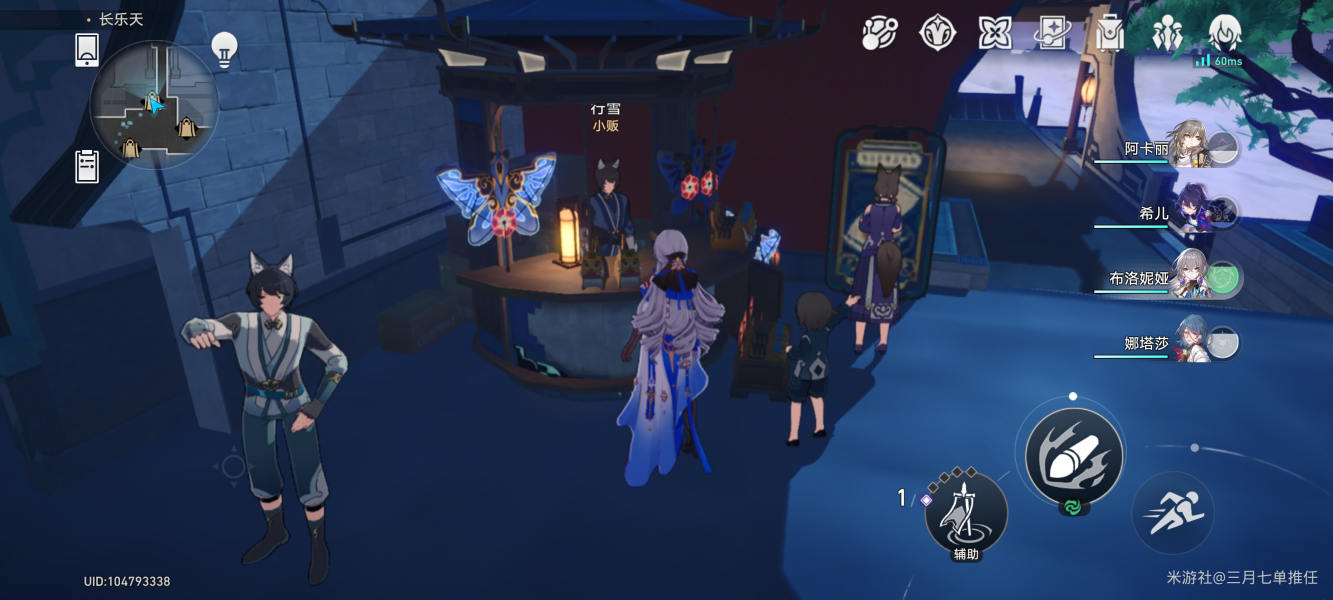Image resolution: width=1333 pixels, height=600 pixels.
Task: Open the backpack inventory
Action: pyautogui.click(x=1109, y=33)
